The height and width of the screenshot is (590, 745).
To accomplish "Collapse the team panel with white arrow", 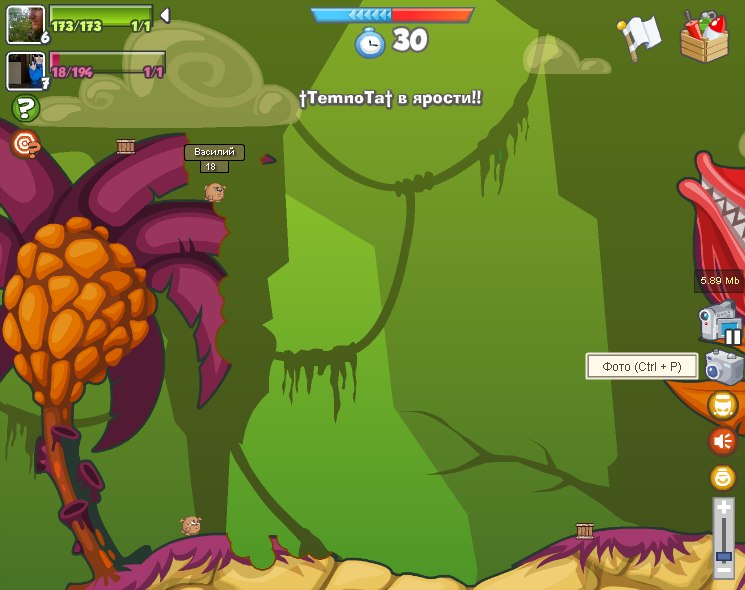I will tap(165, 15).
